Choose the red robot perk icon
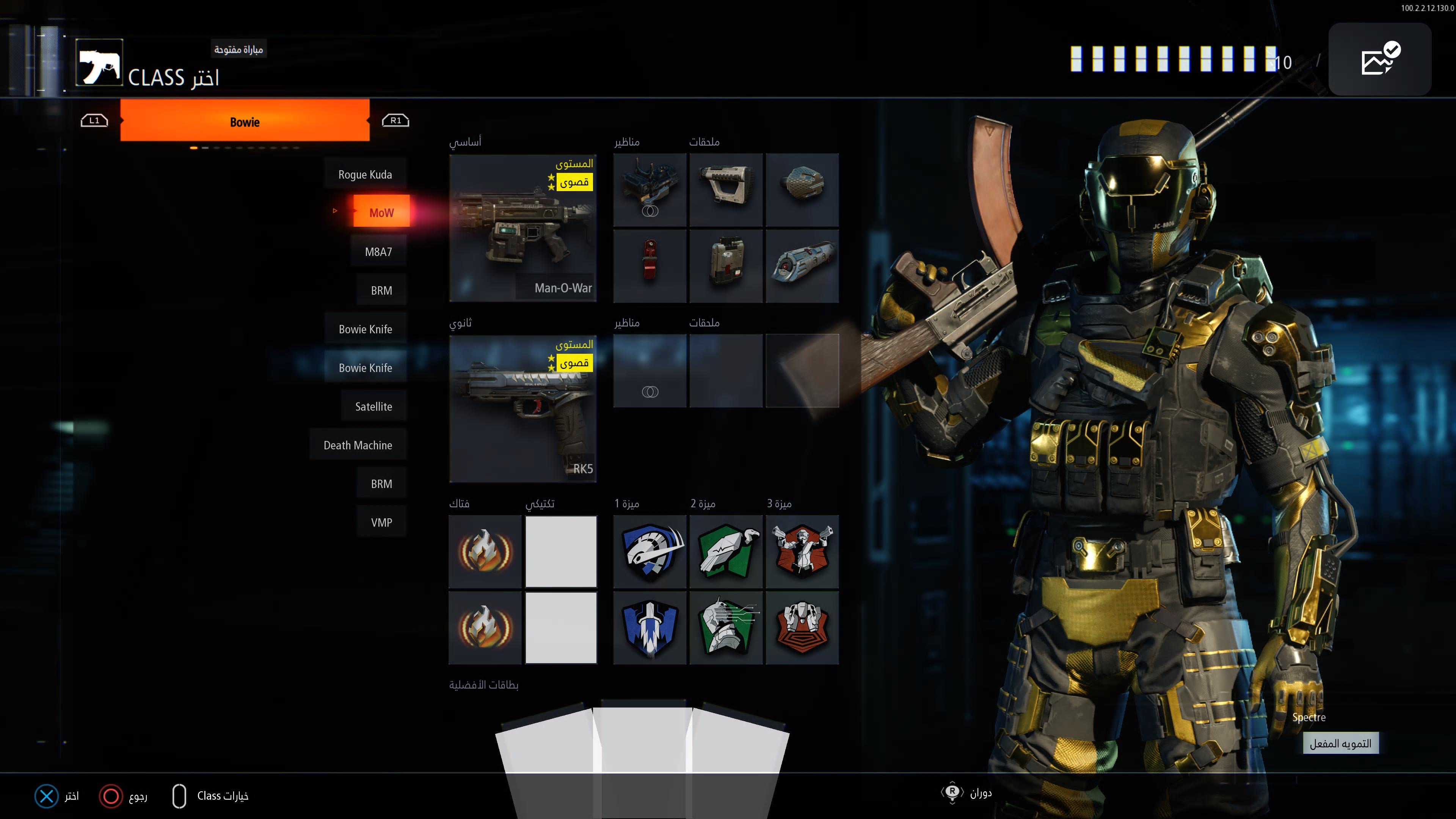The image size is (1456, 819). 802,628
